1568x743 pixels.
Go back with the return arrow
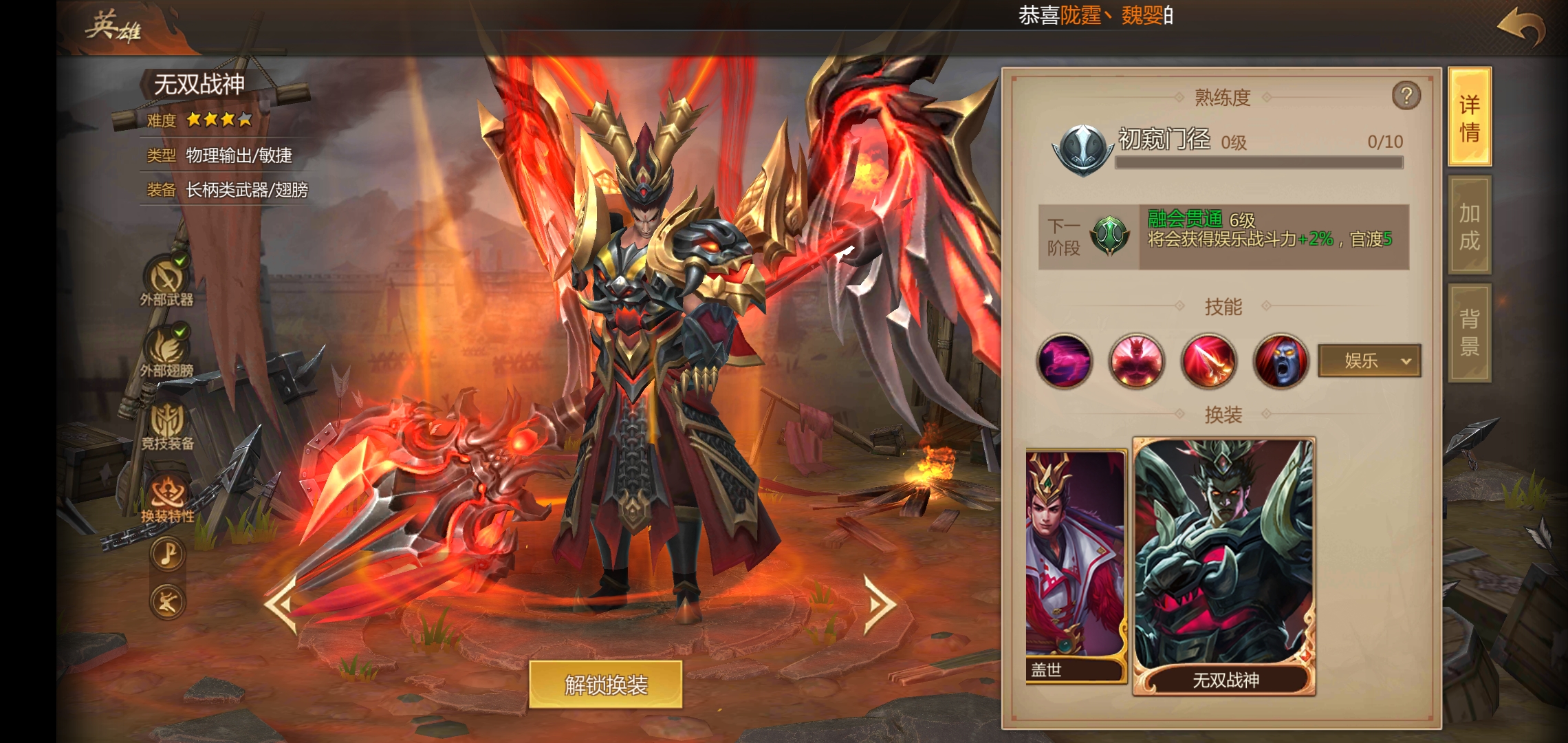tap(1521, 28)
